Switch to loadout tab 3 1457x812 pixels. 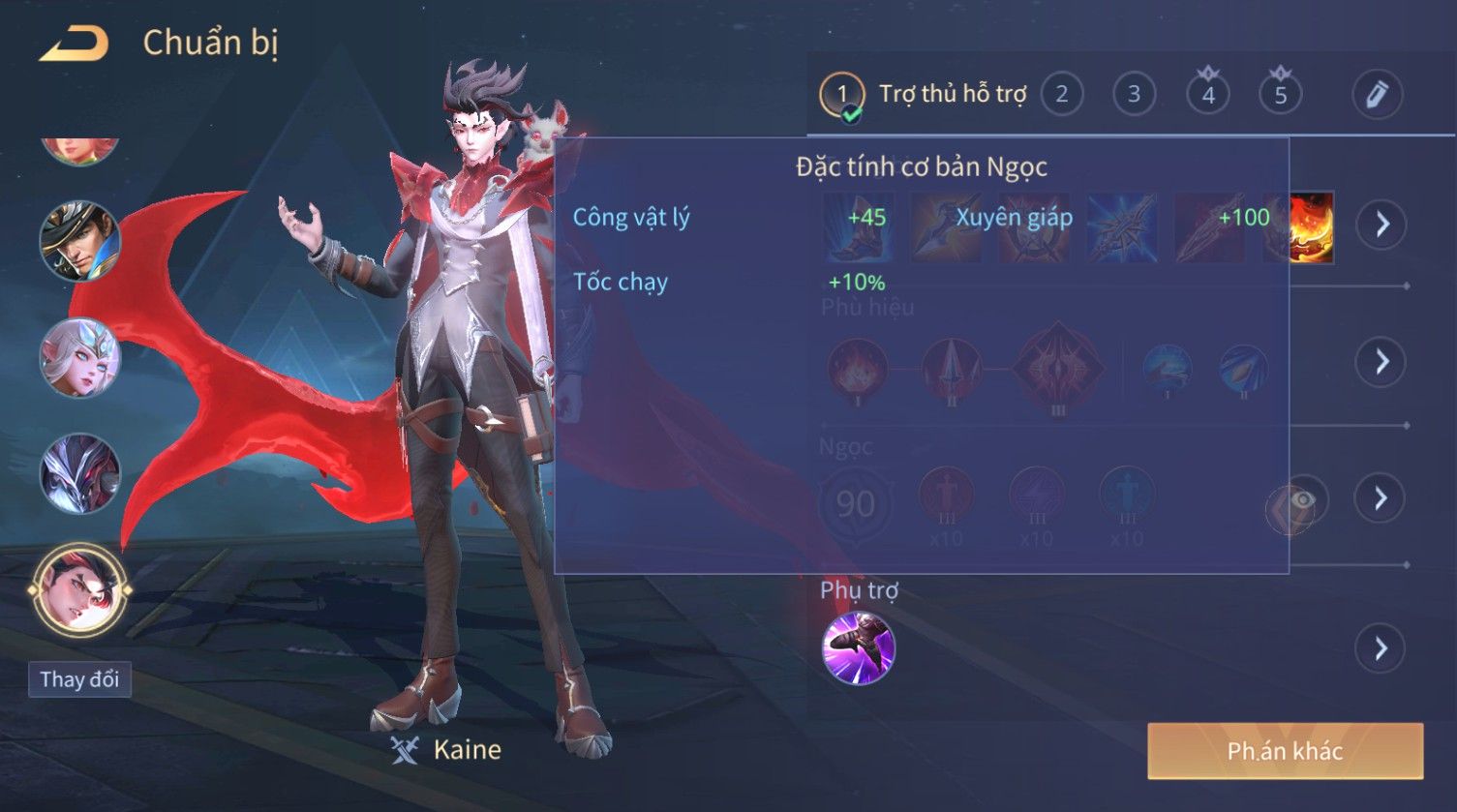pyautogui.click(x=1134, y=95)
